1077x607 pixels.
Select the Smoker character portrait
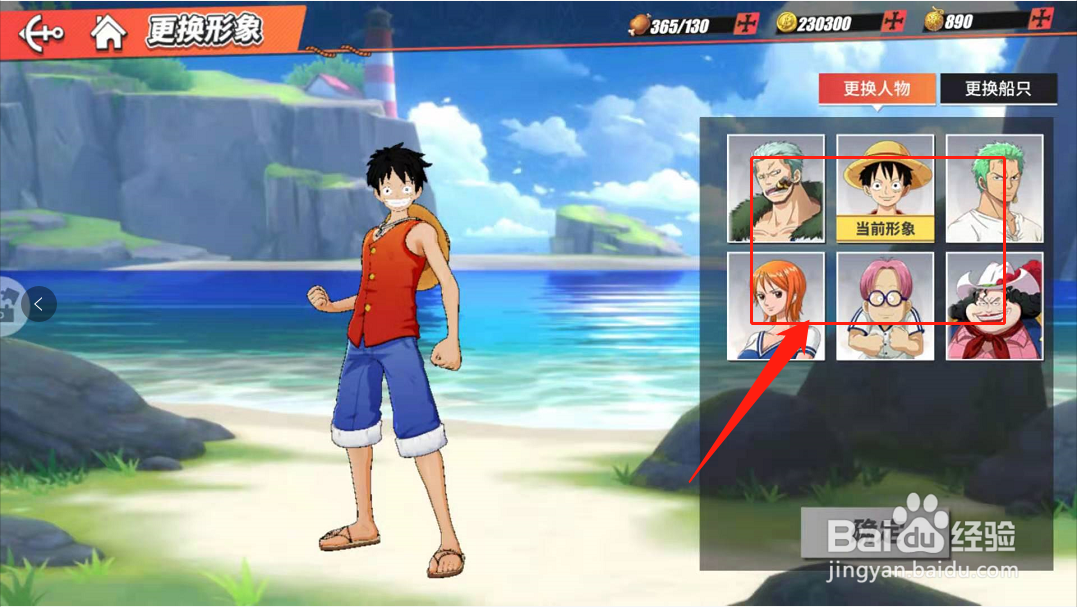tap(776, 189)
